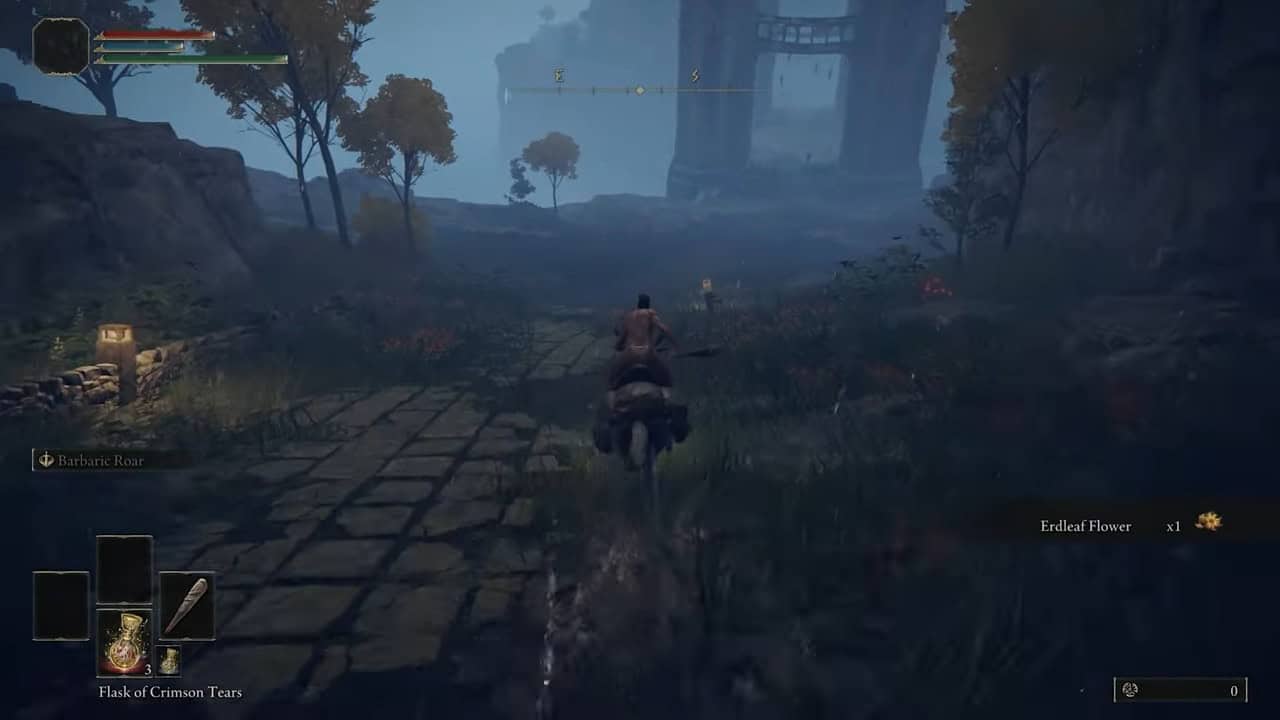Viewport: 1280px width, 720px height.
Task: Click the Flask of Crimson Tears label
Action: click(x=169, y=691)
